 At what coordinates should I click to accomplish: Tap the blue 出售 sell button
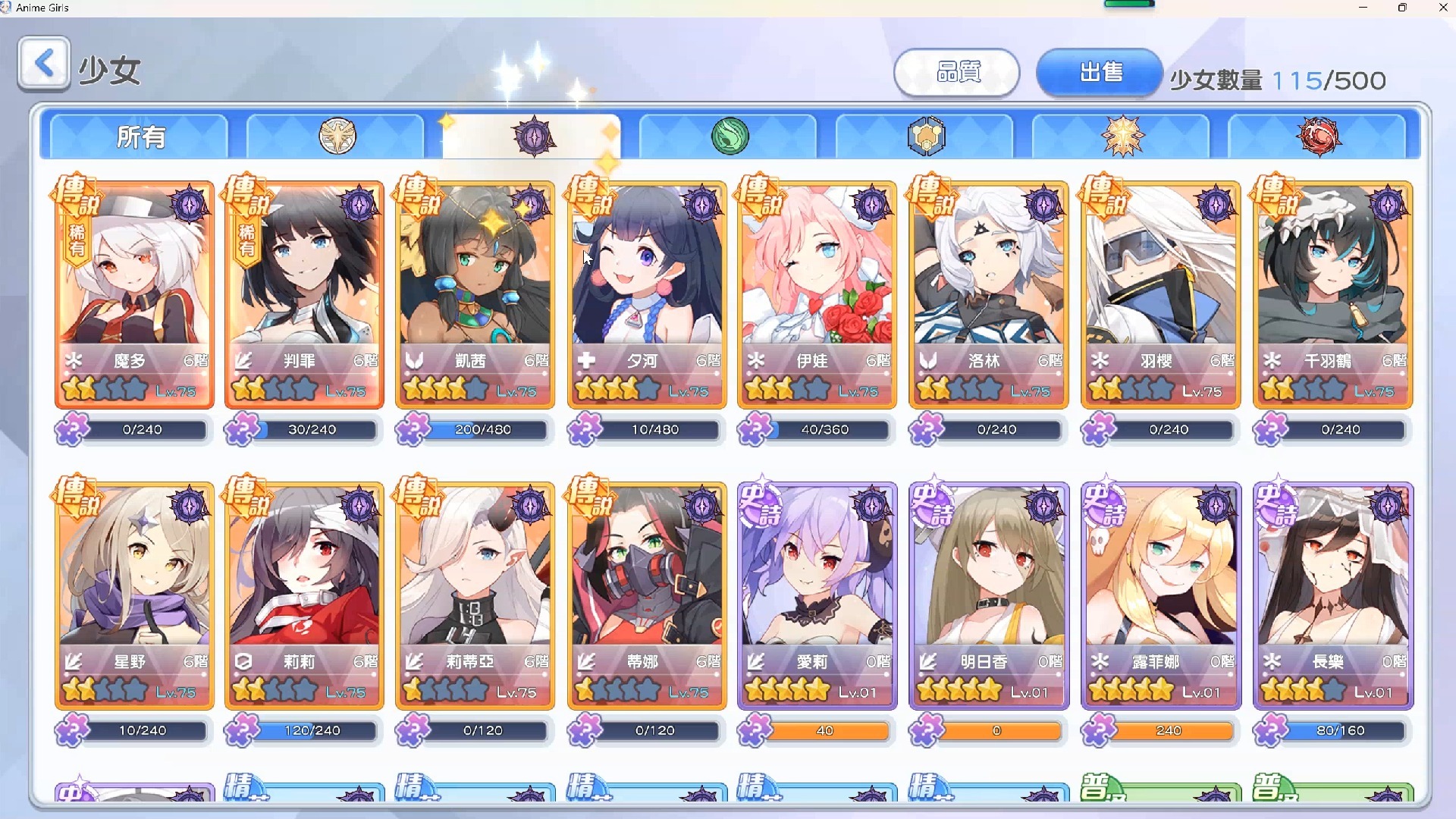pos(1100,73)
